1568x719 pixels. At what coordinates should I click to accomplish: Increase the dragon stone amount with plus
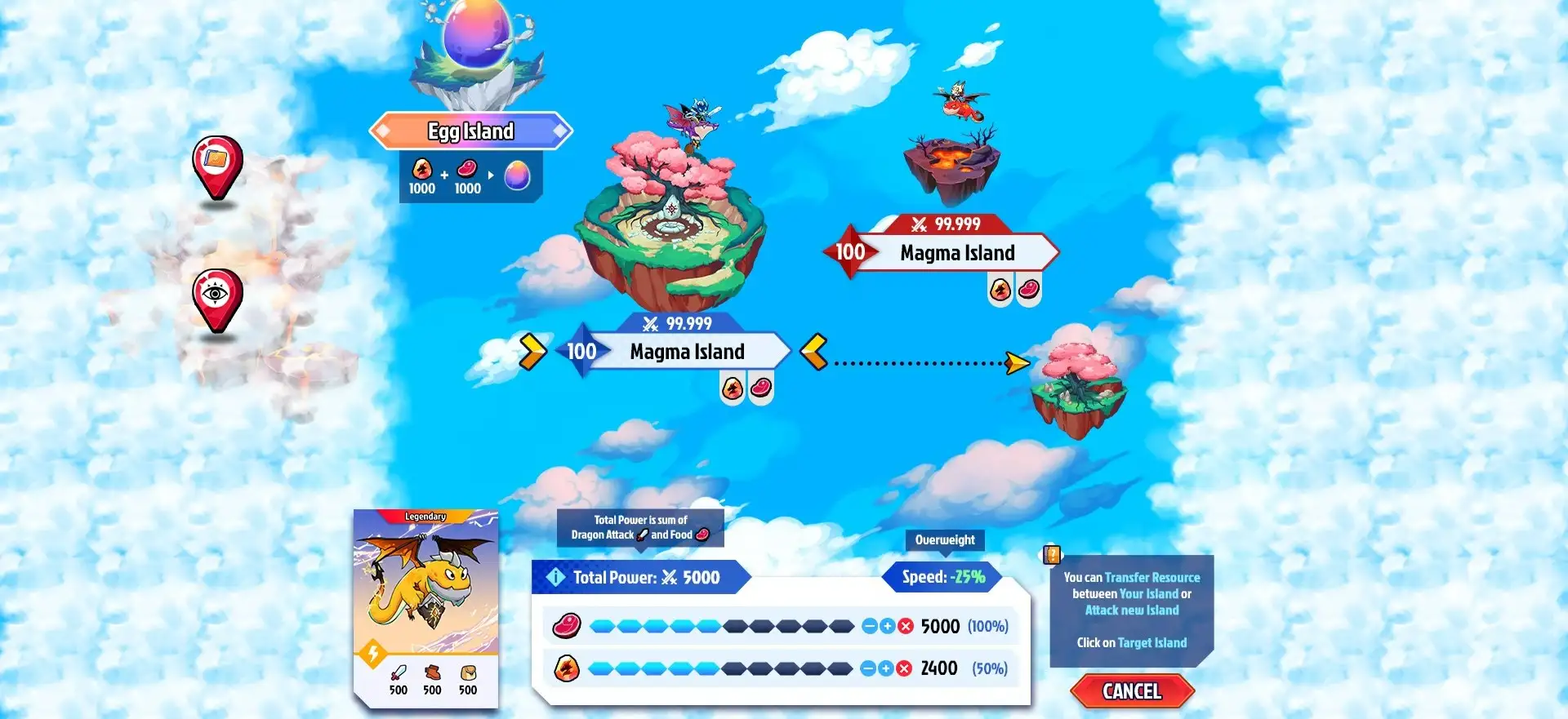click(886, 668)
